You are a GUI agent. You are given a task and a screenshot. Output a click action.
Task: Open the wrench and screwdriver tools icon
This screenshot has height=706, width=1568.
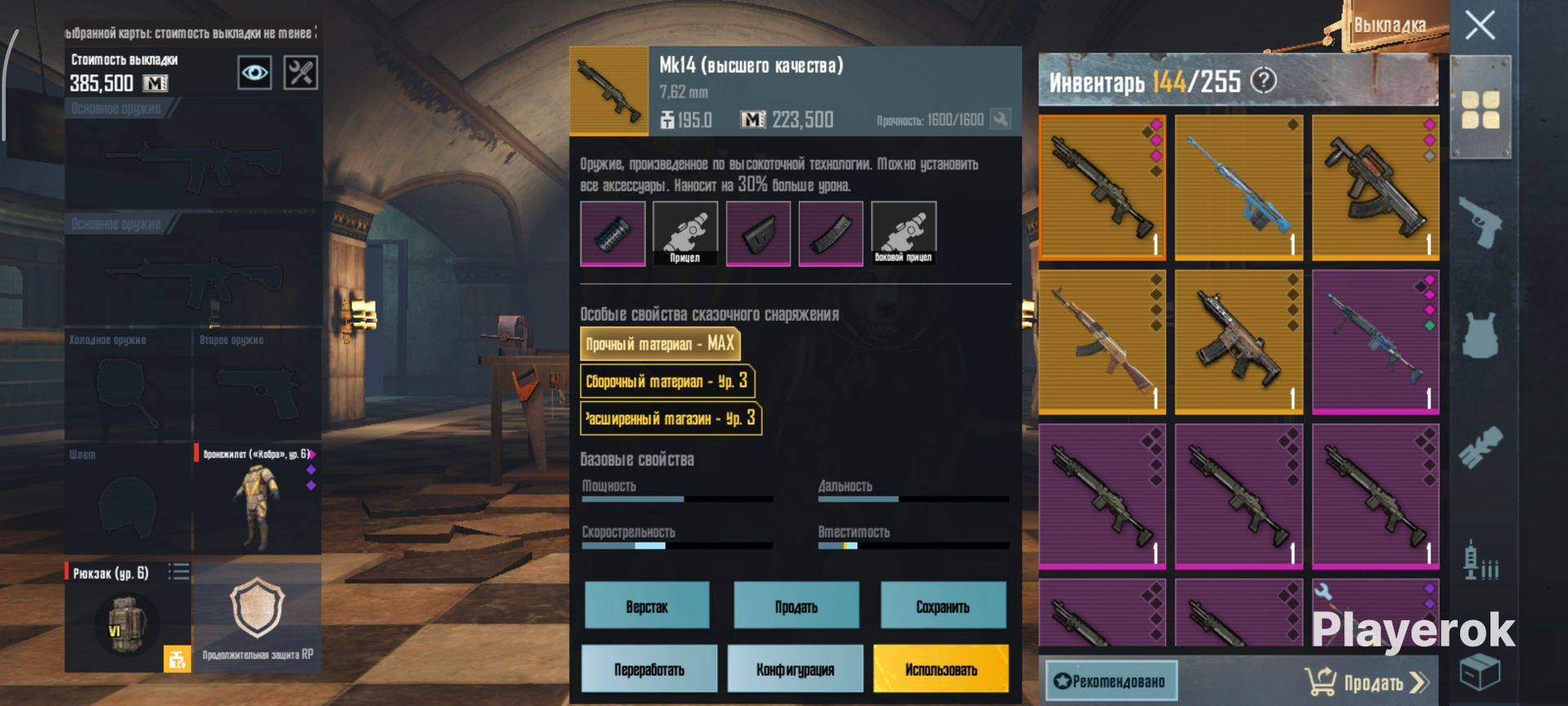301,73
